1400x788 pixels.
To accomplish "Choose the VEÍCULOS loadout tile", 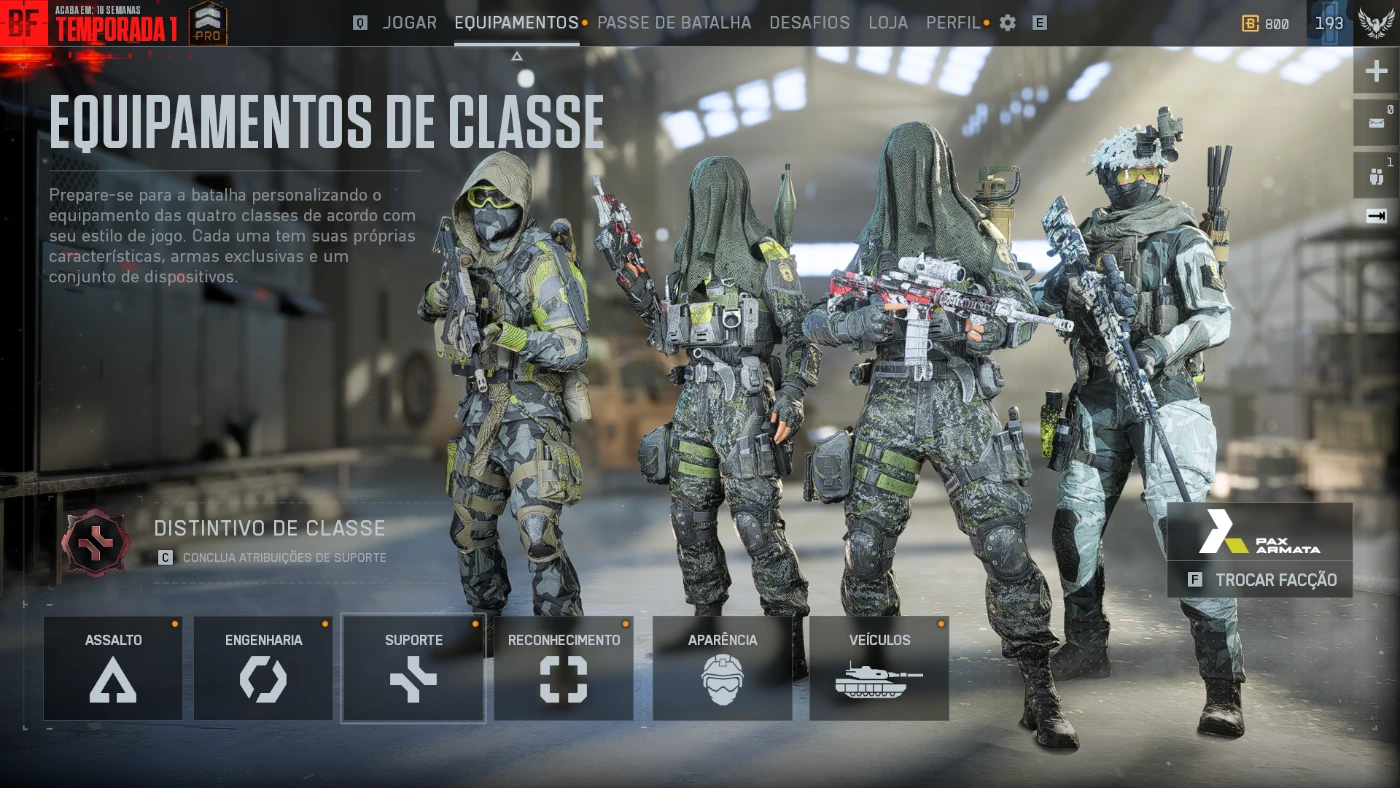I will pos(879,668).
